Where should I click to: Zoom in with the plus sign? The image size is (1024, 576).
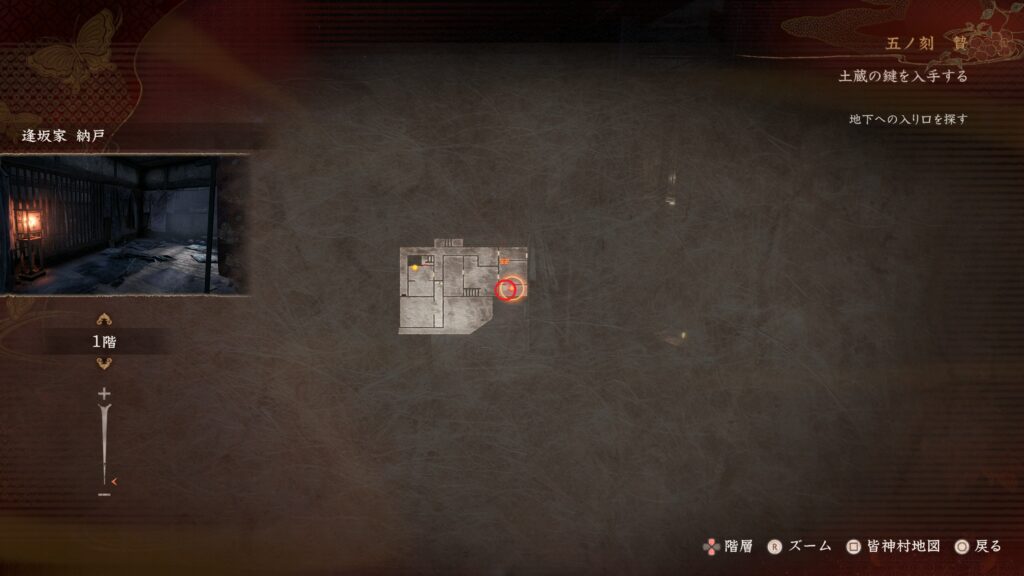pyautogui.click(x=104, y=394)
